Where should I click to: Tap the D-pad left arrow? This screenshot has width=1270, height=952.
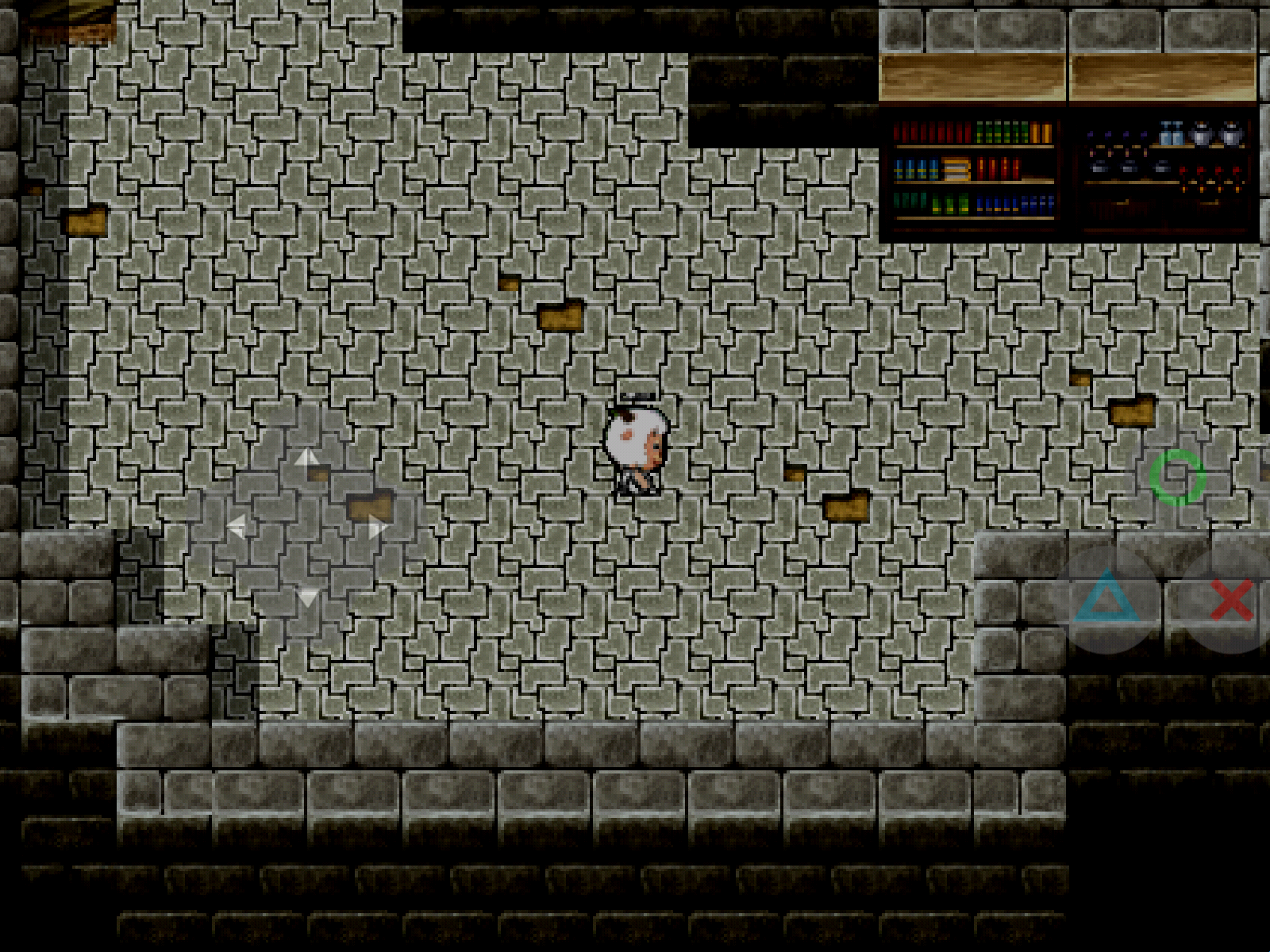(237, 527)
